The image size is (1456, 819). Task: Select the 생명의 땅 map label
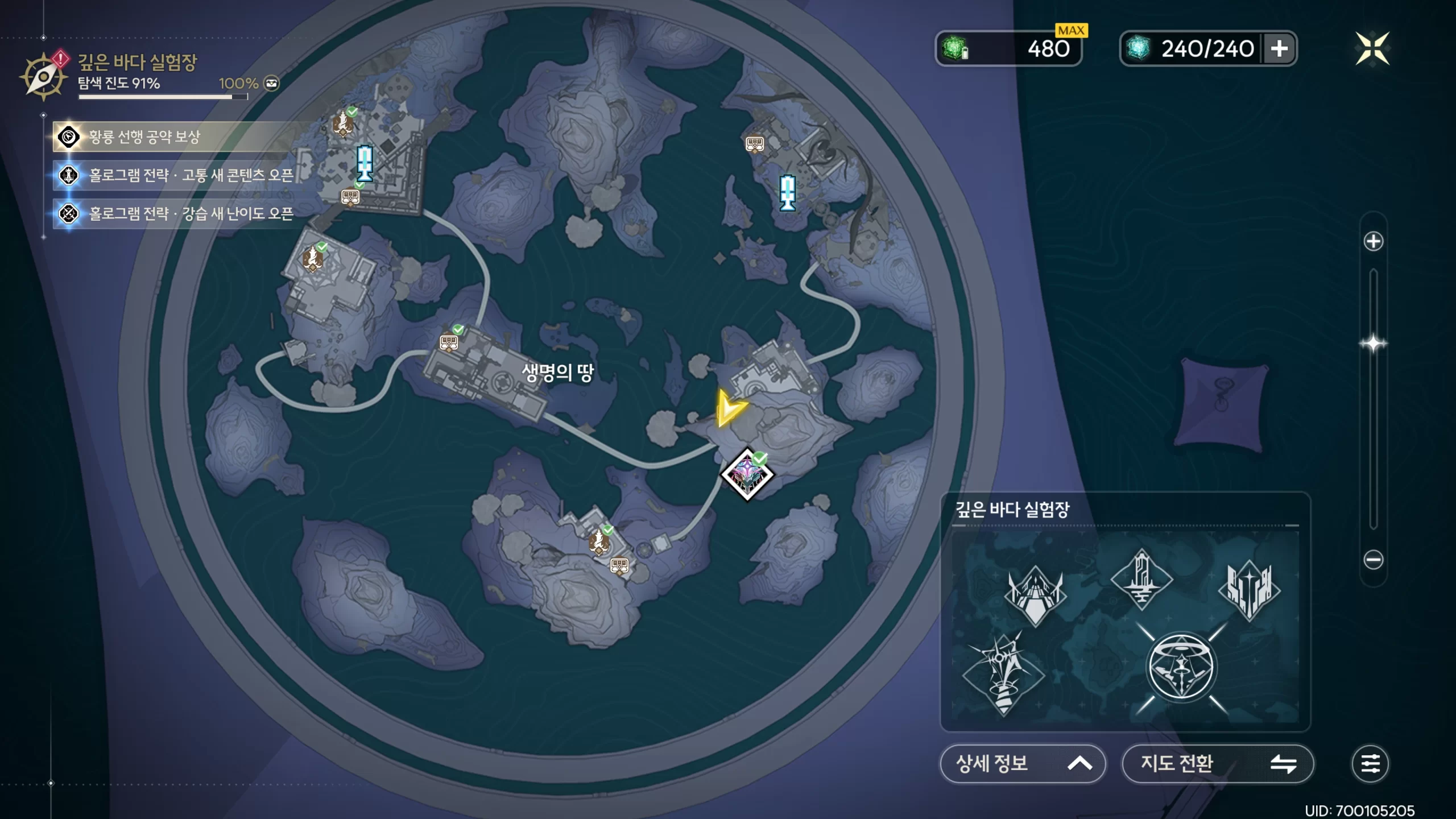(557, 373)
